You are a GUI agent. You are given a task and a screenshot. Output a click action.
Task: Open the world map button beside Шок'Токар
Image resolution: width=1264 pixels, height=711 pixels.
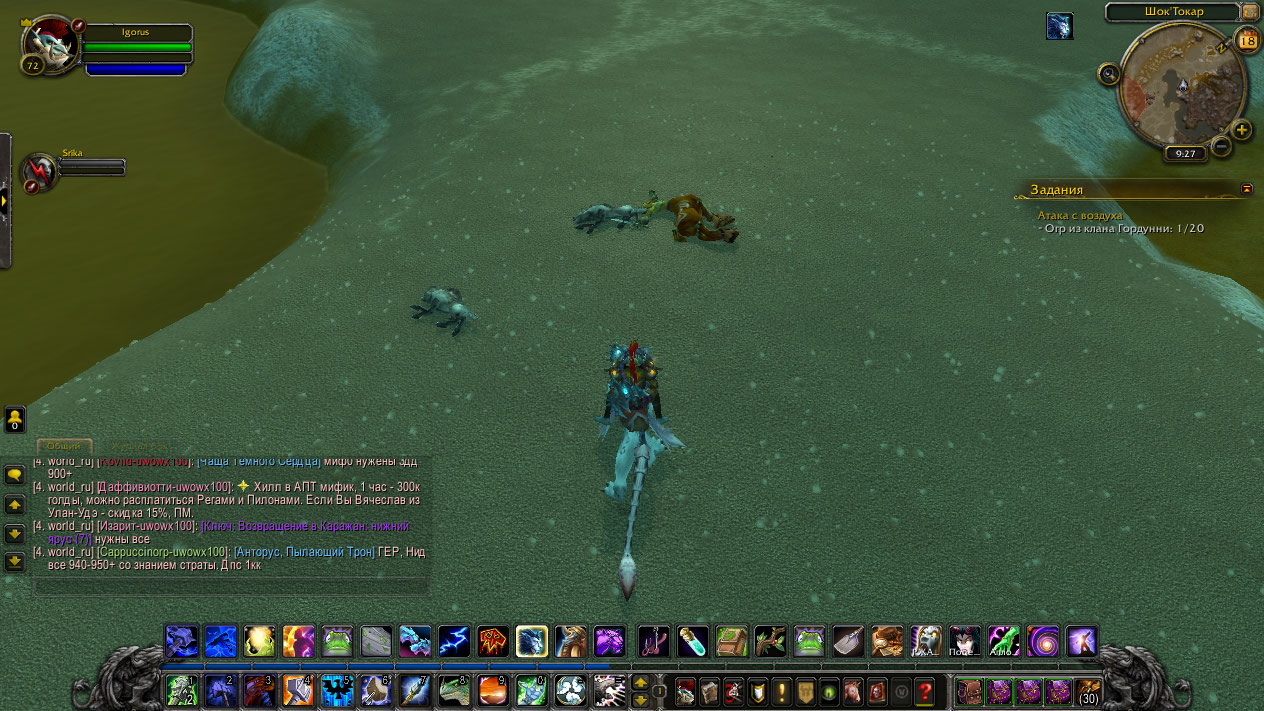coord(1250,11)
